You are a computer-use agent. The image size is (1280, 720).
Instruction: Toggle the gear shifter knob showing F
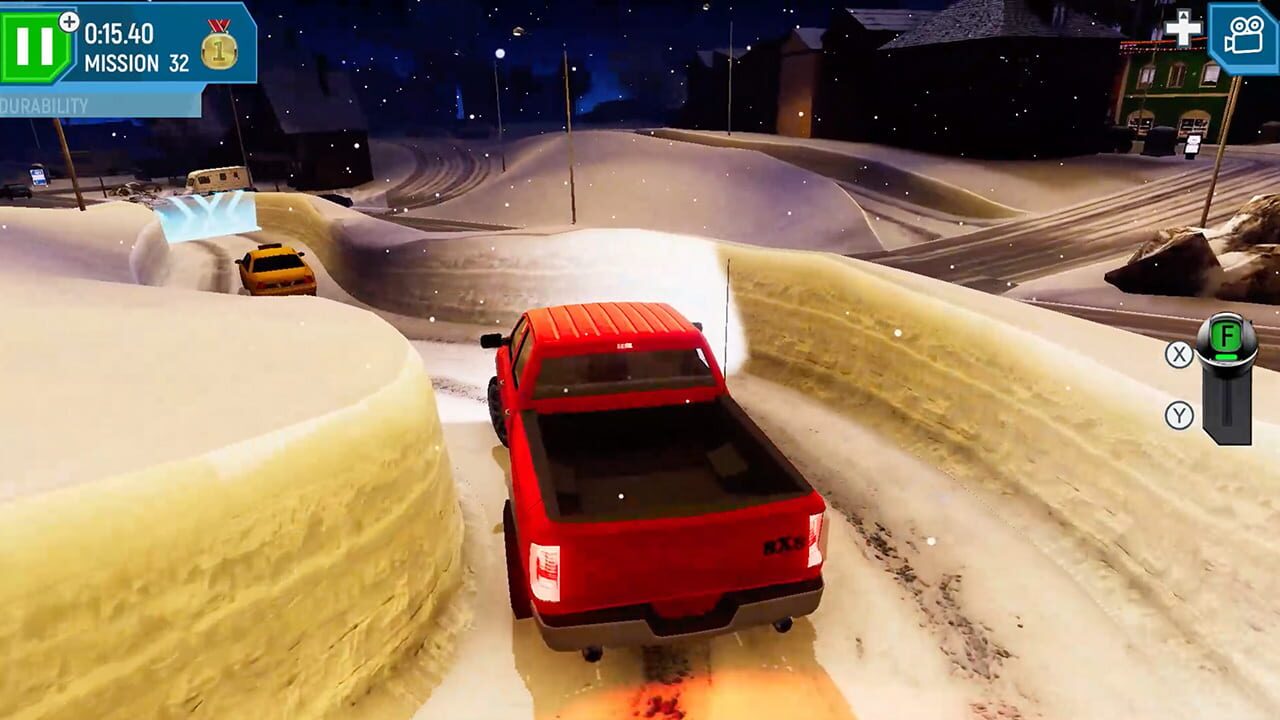pos(1227,336)
